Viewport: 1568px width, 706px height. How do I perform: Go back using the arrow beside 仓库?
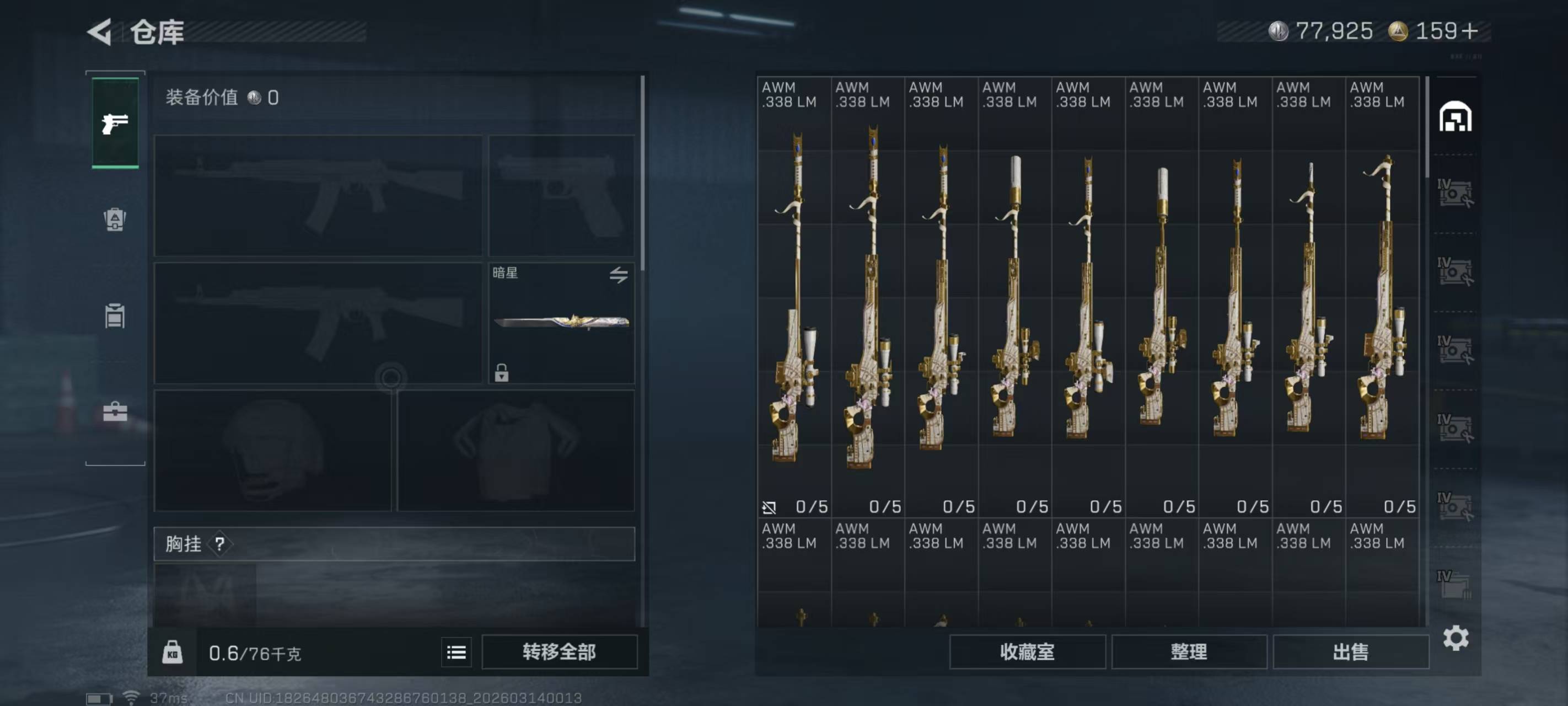tap(100, 31)
